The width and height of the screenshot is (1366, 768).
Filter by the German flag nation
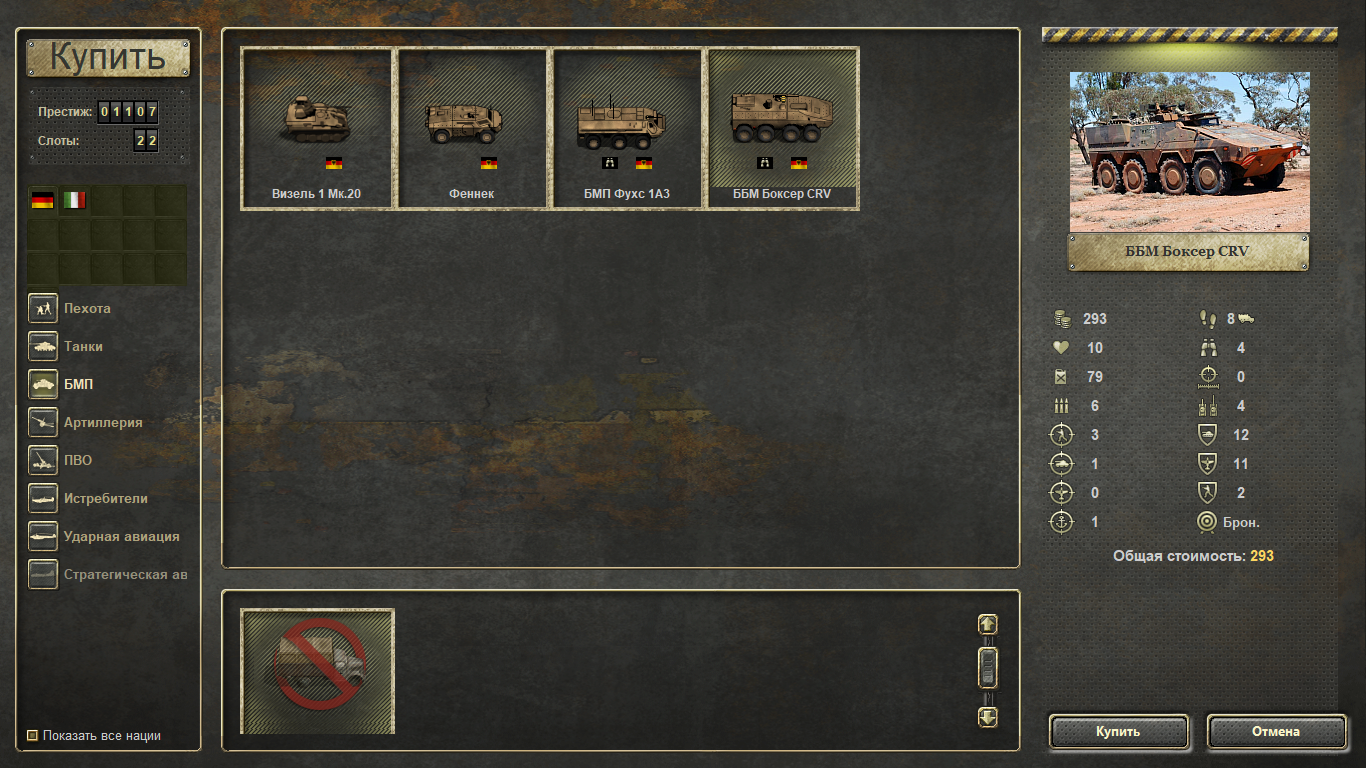[43, 201]
